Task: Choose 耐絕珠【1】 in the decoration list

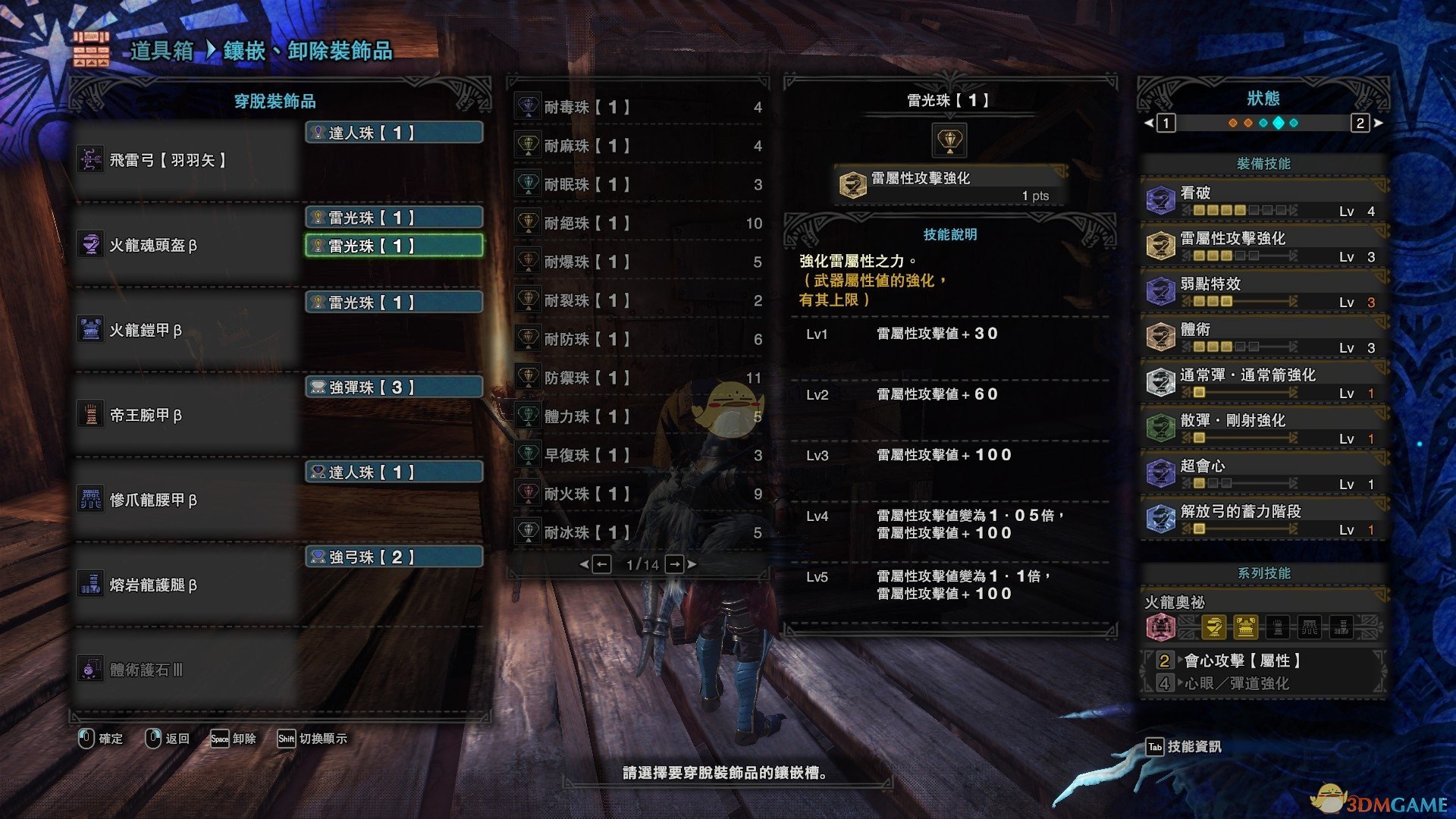Action: click(637, 223)
